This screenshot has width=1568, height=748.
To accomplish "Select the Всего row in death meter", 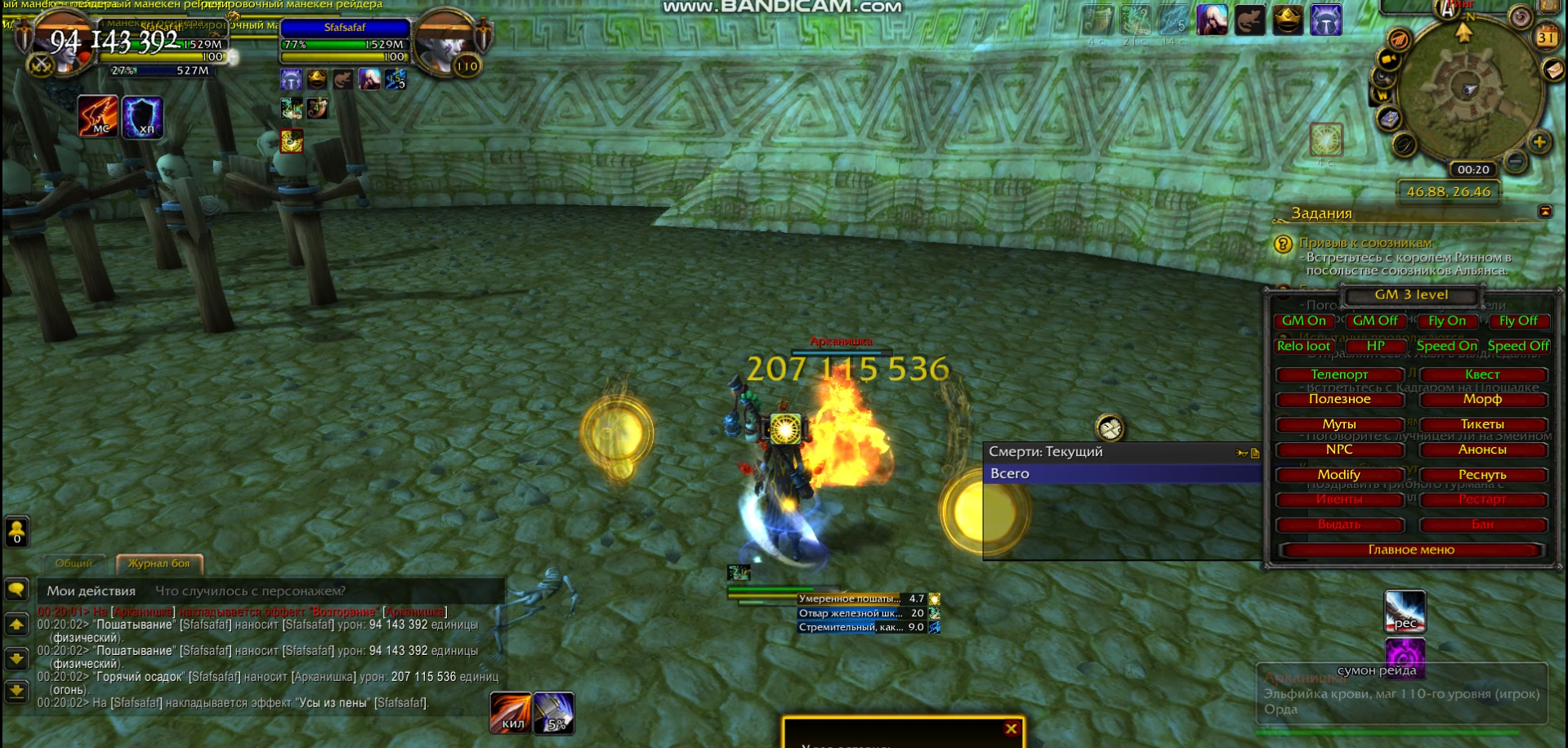I will click(x=1119, y=474).
